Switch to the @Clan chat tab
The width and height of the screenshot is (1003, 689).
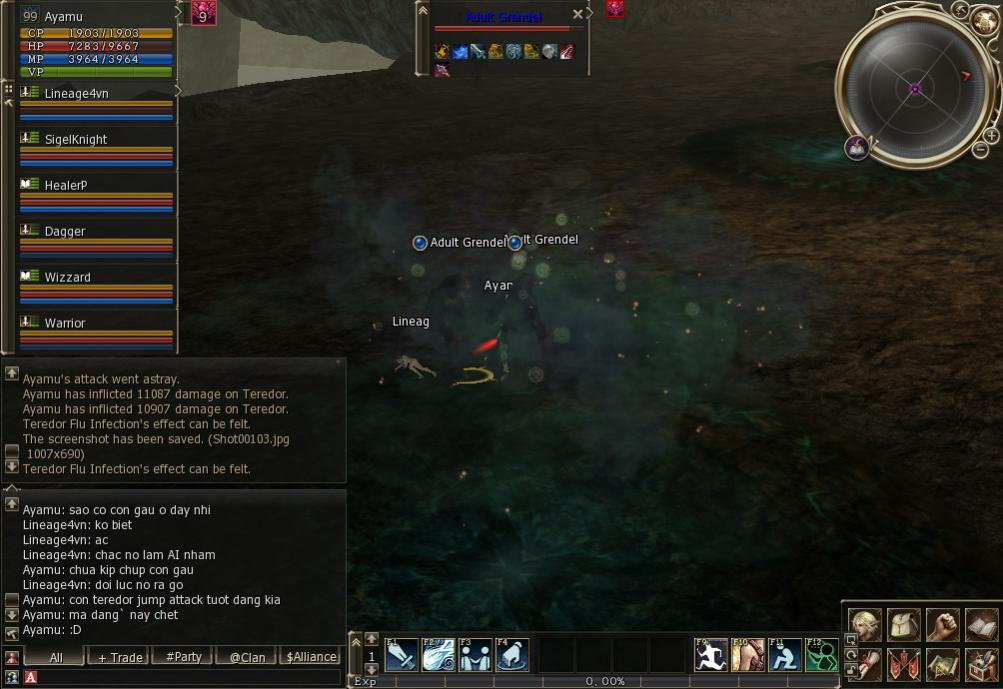[x=247, y=657]
